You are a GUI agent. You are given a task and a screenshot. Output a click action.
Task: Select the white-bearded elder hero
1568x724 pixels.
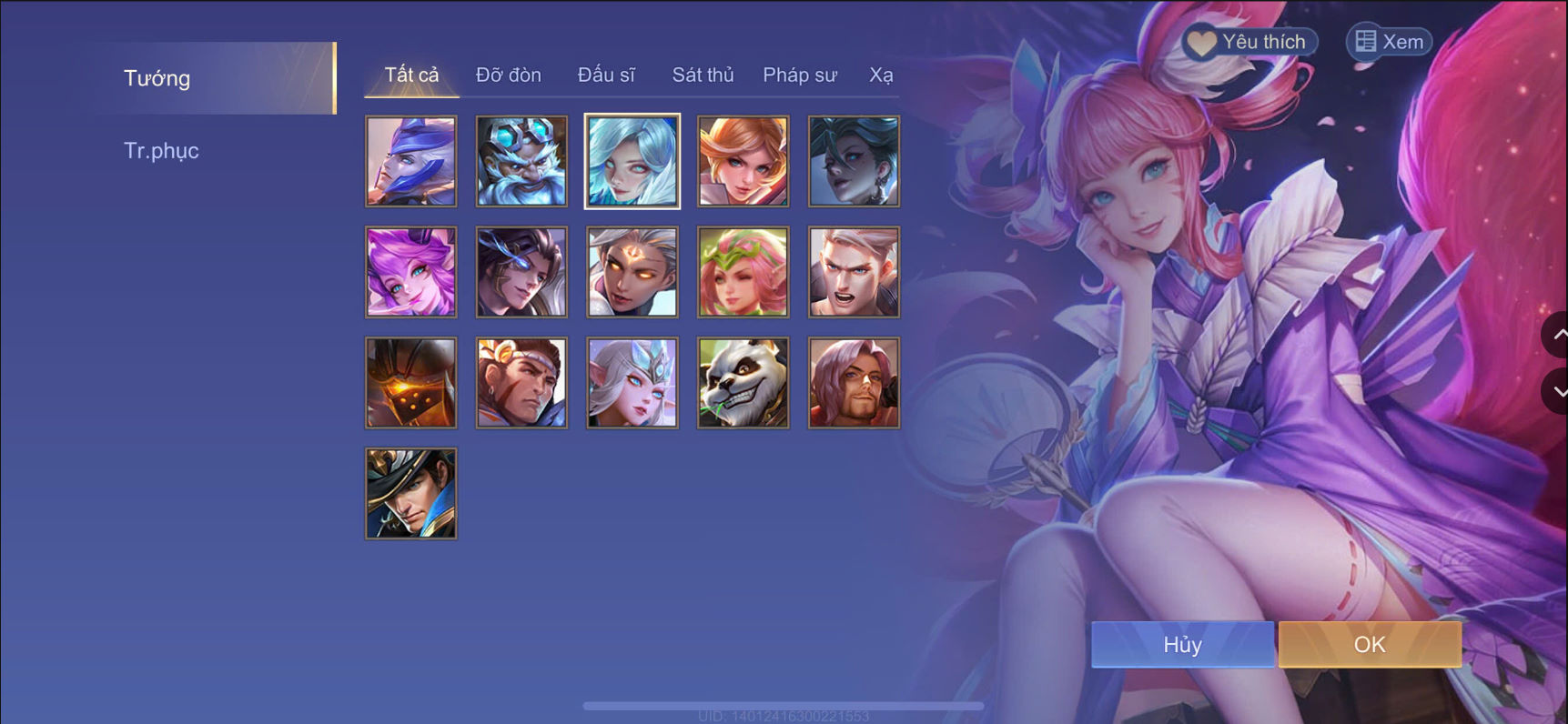(x=521, y=161)
